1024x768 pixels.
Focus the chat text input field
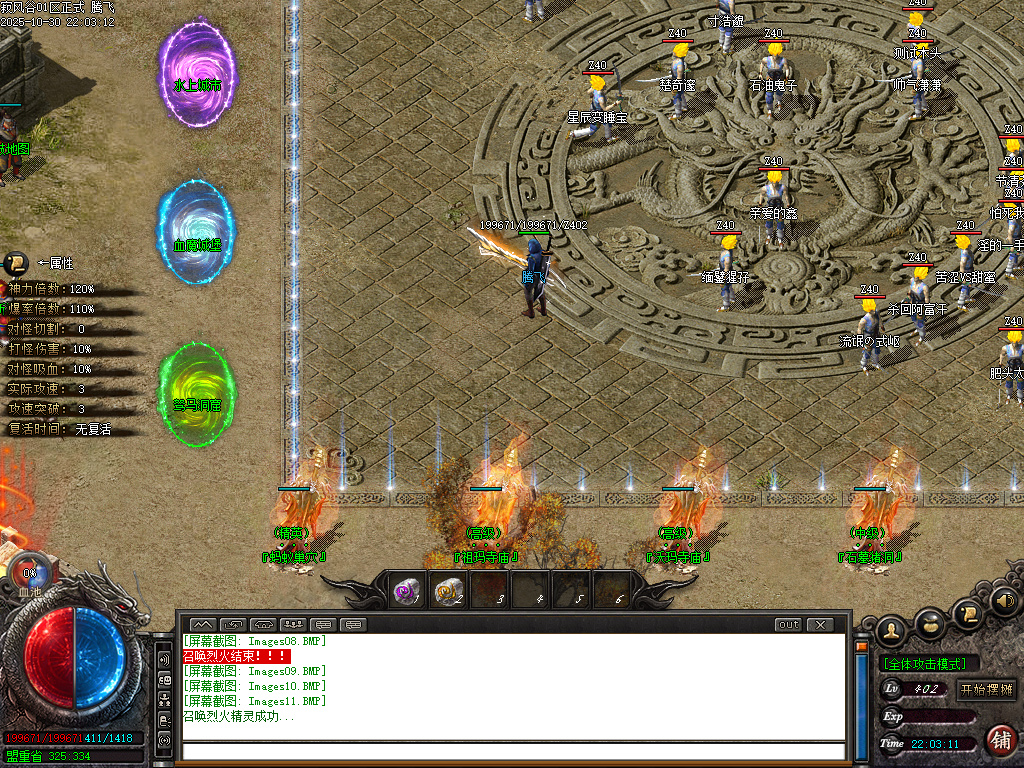(x=512, y=751)
